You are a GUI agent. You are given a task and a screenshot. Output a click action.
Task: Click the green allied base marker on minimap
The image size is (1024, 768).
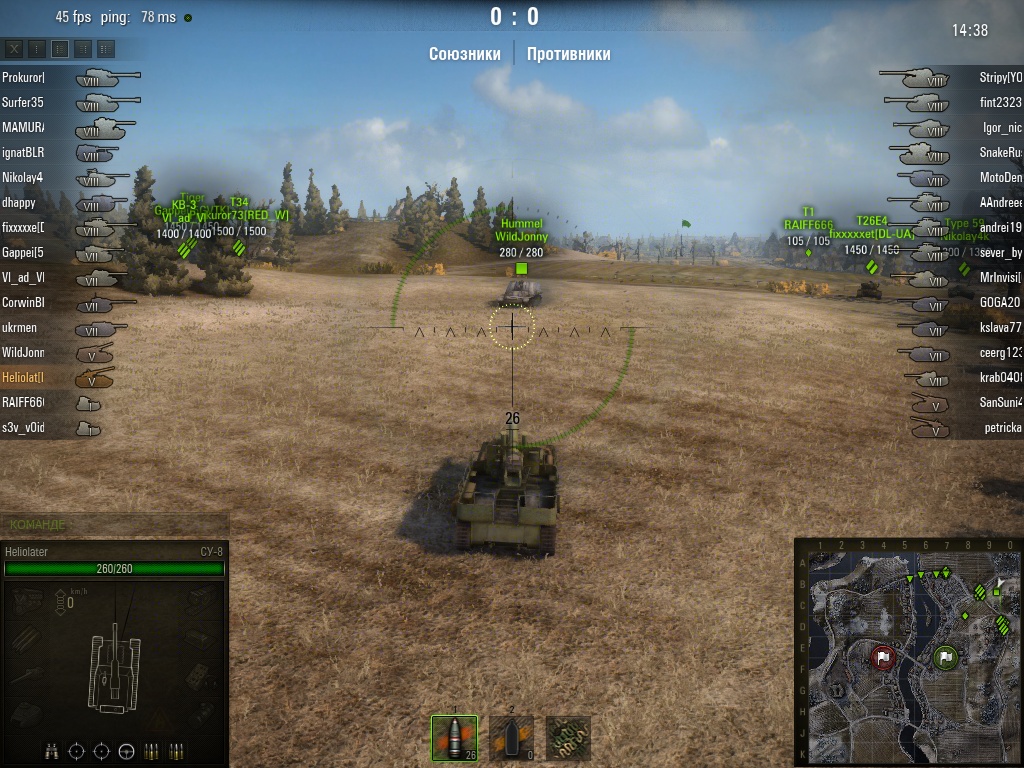[946, 657]
